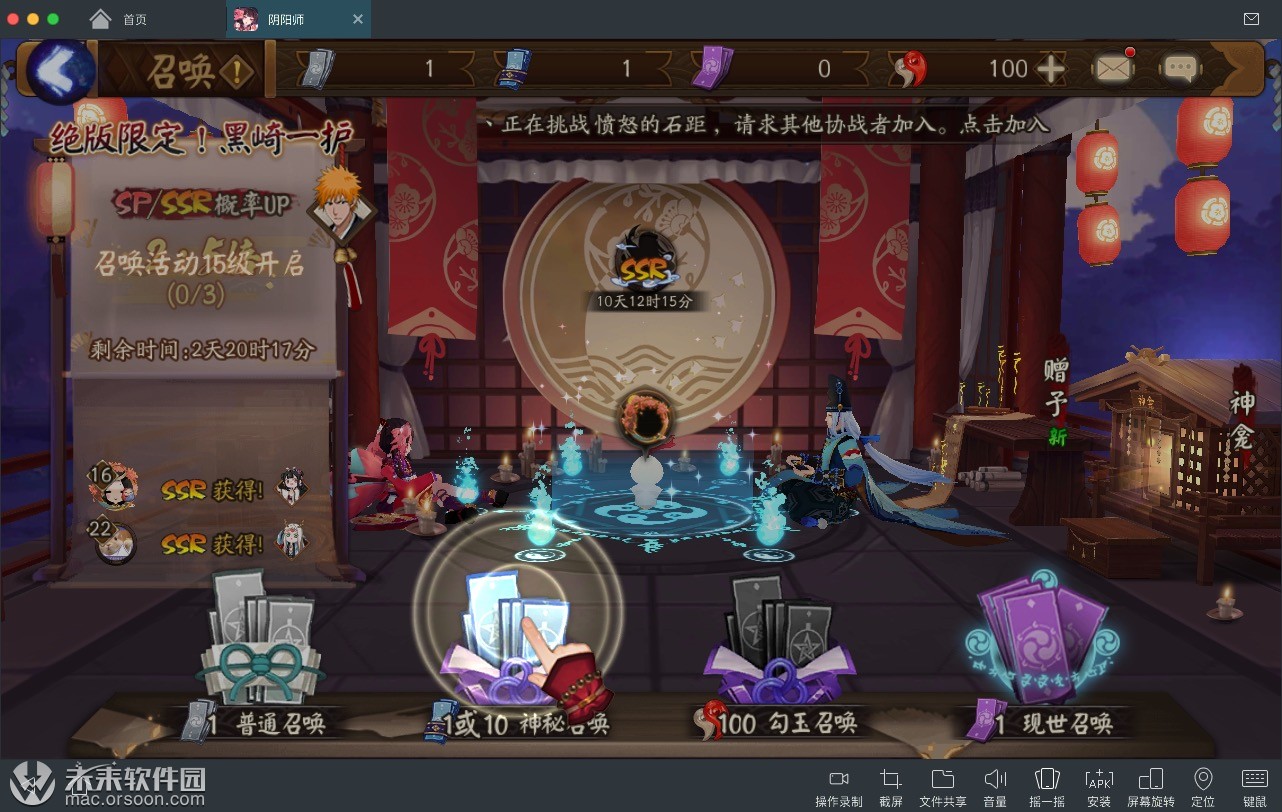Image resolution: width=1282 pixels, height=812 pixels.
Task: Open the 神龛 shrine
Action: click(x=1242, y=420)
